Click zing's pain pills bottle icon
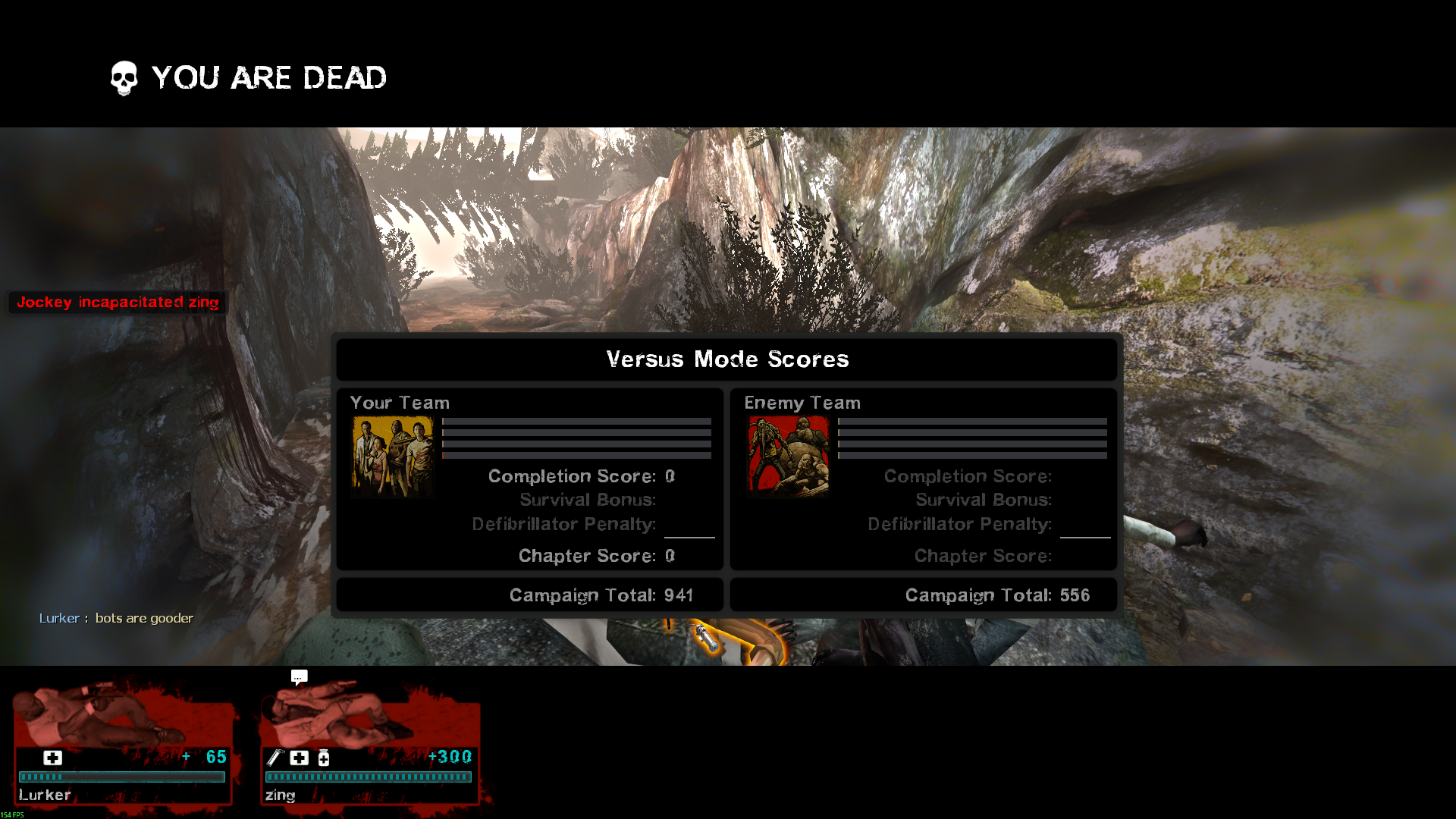The height and width of the screenshot is (819, 1456). tap(324, 758)
